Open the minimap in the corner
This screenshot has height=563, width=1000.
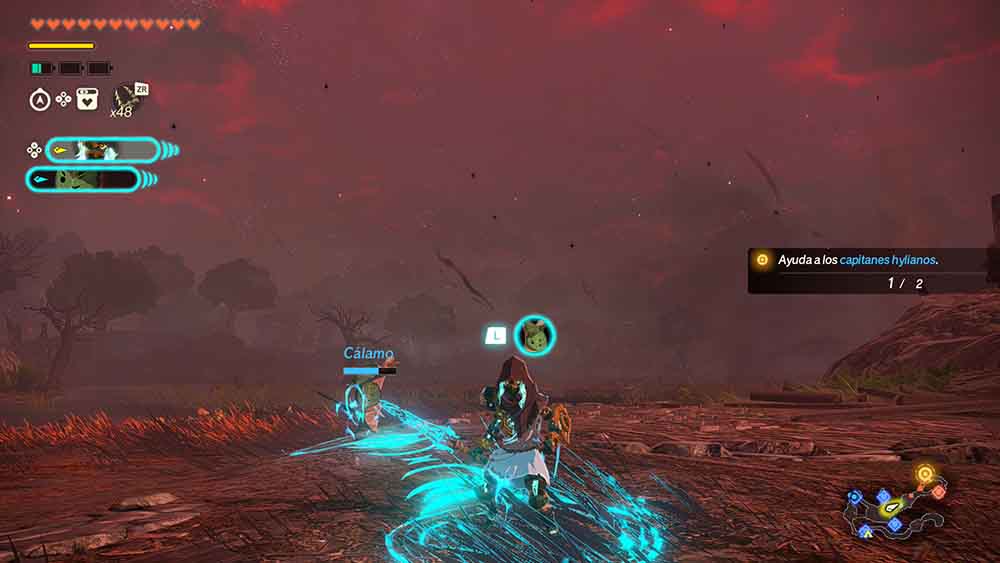[894, 505]
